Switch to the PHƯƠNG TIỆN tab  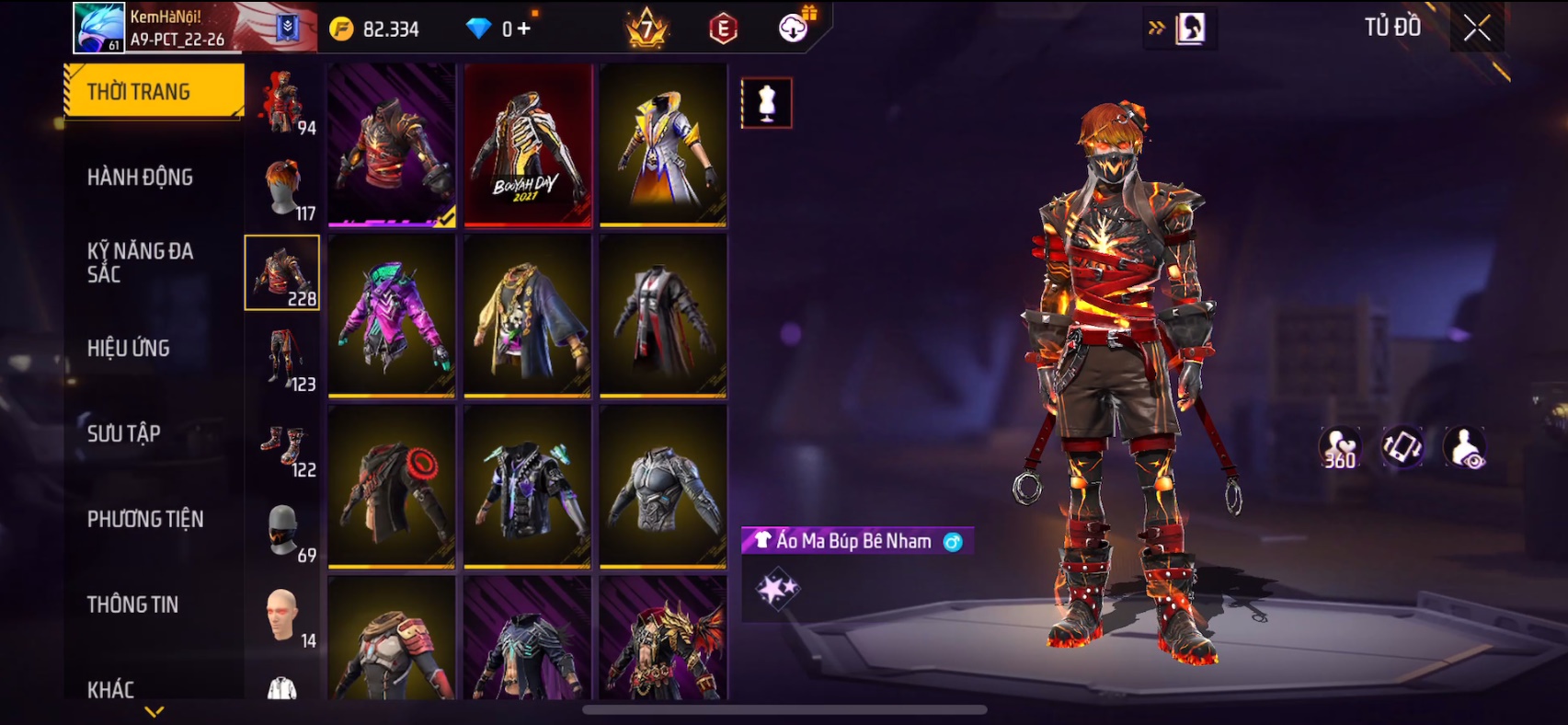tap(145, 519)
